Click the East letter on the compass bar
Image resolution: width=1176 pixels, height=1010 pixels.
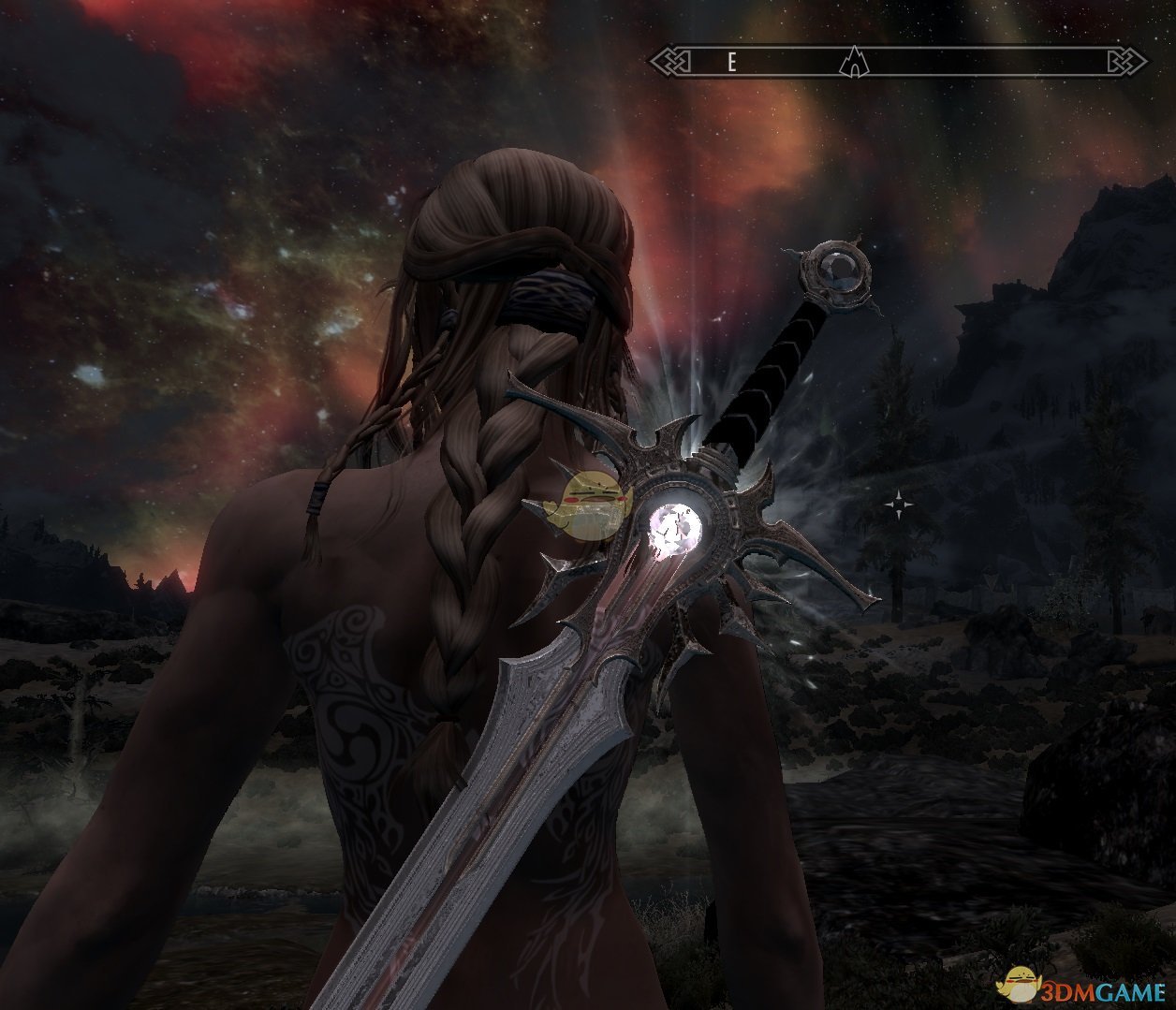732,63
